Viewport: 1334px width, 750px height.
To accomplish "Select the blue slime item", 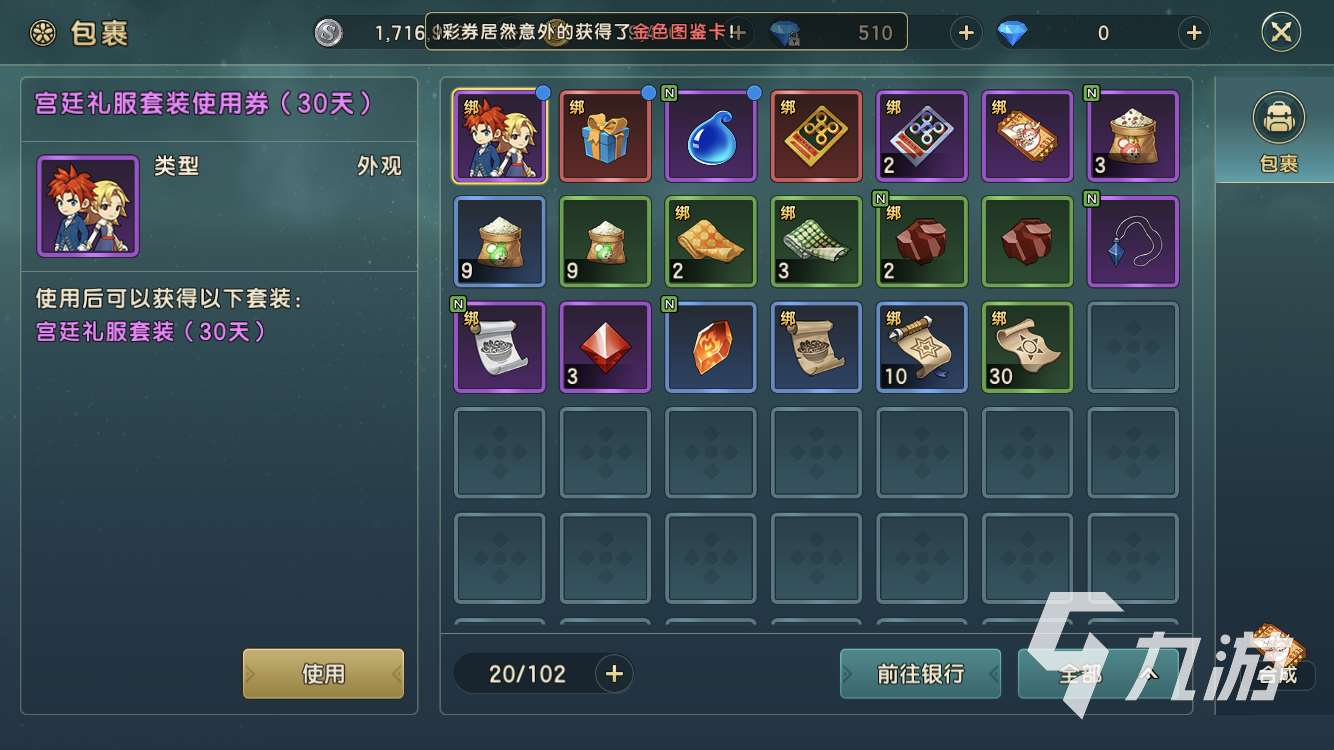I will tap(711, 135).
